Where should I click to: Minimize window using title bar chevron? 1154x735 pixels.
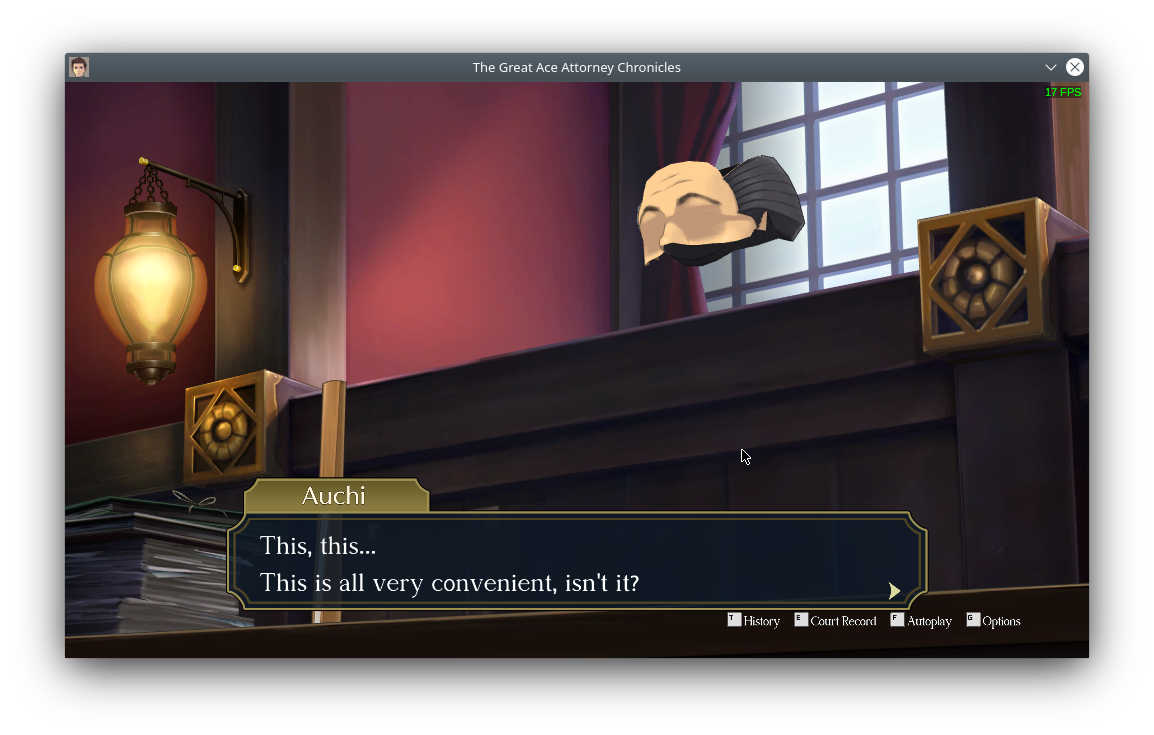[1050, 67]
